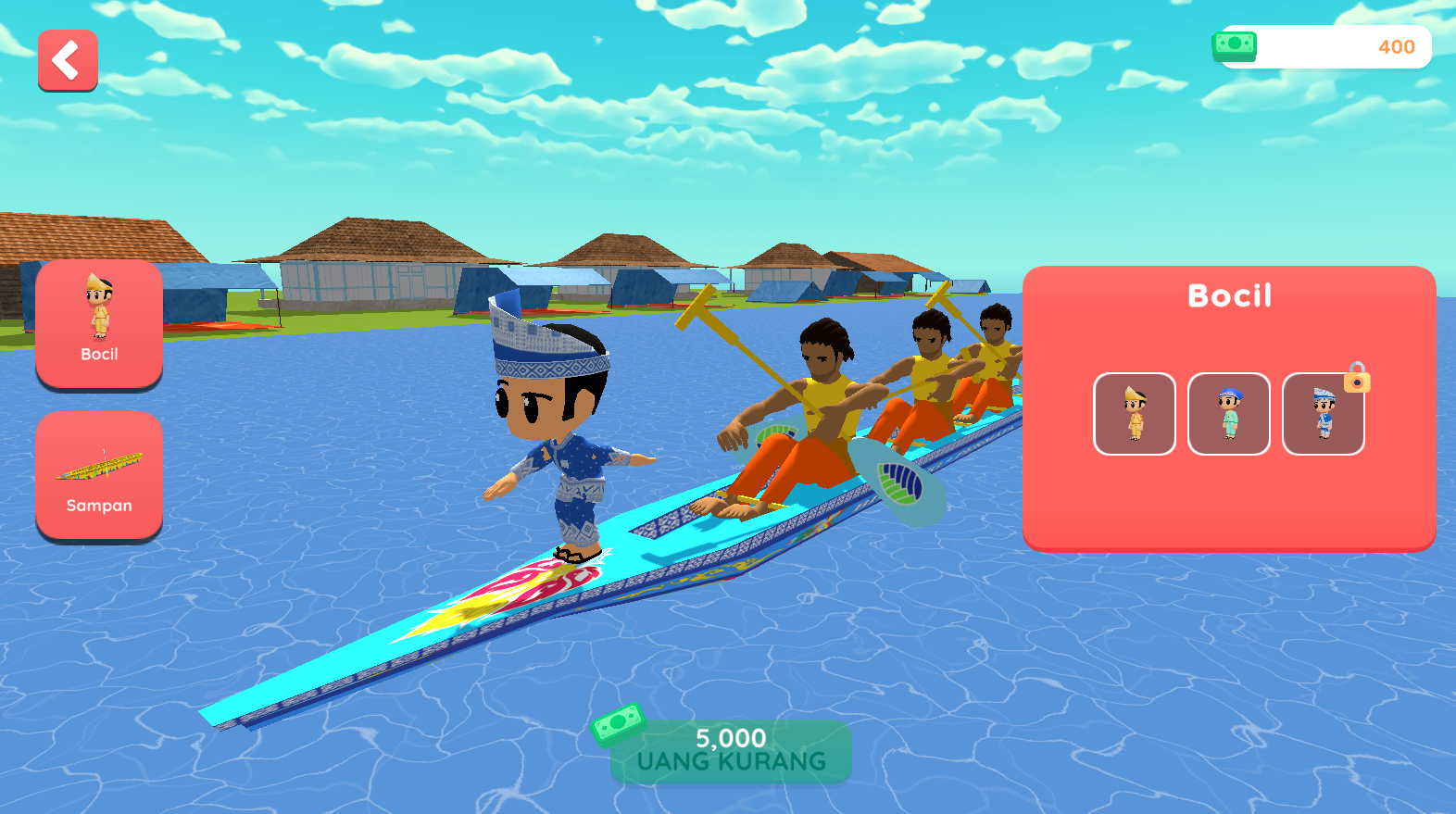Open the green outfit with blue cap thumbnail

click(x=1229, y=413)
